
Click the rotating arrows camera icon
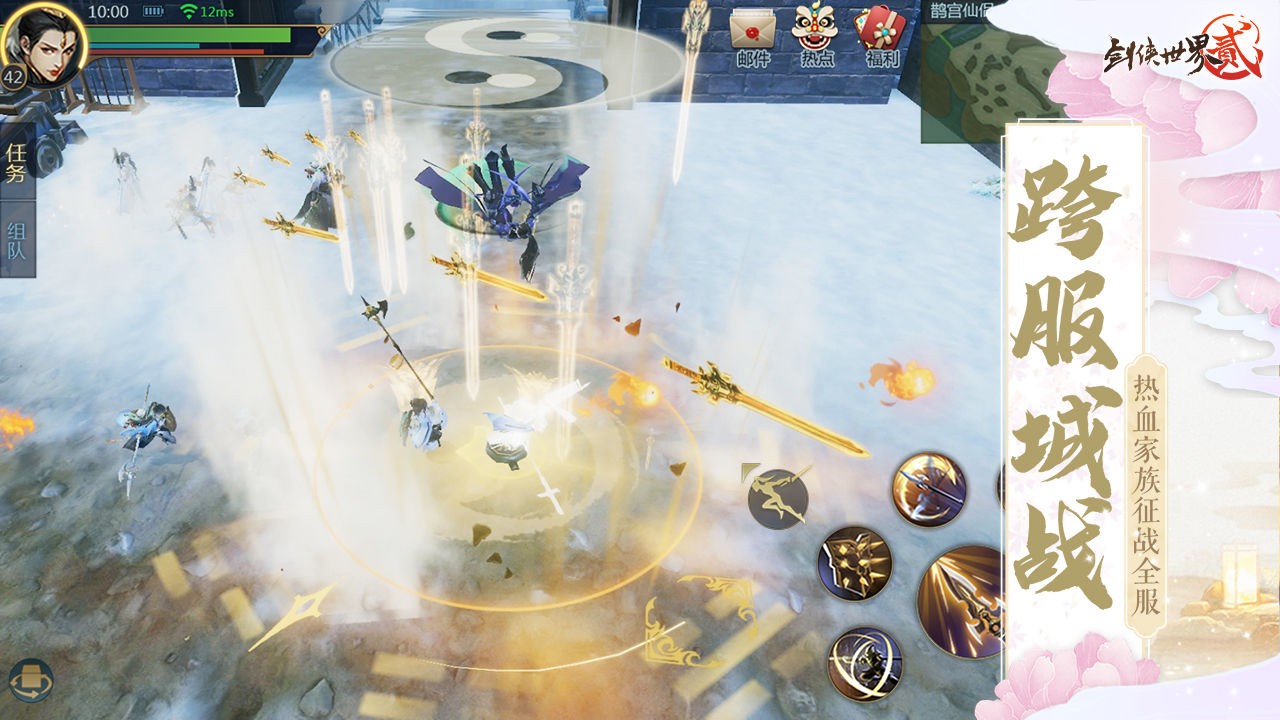coord(30,680)
